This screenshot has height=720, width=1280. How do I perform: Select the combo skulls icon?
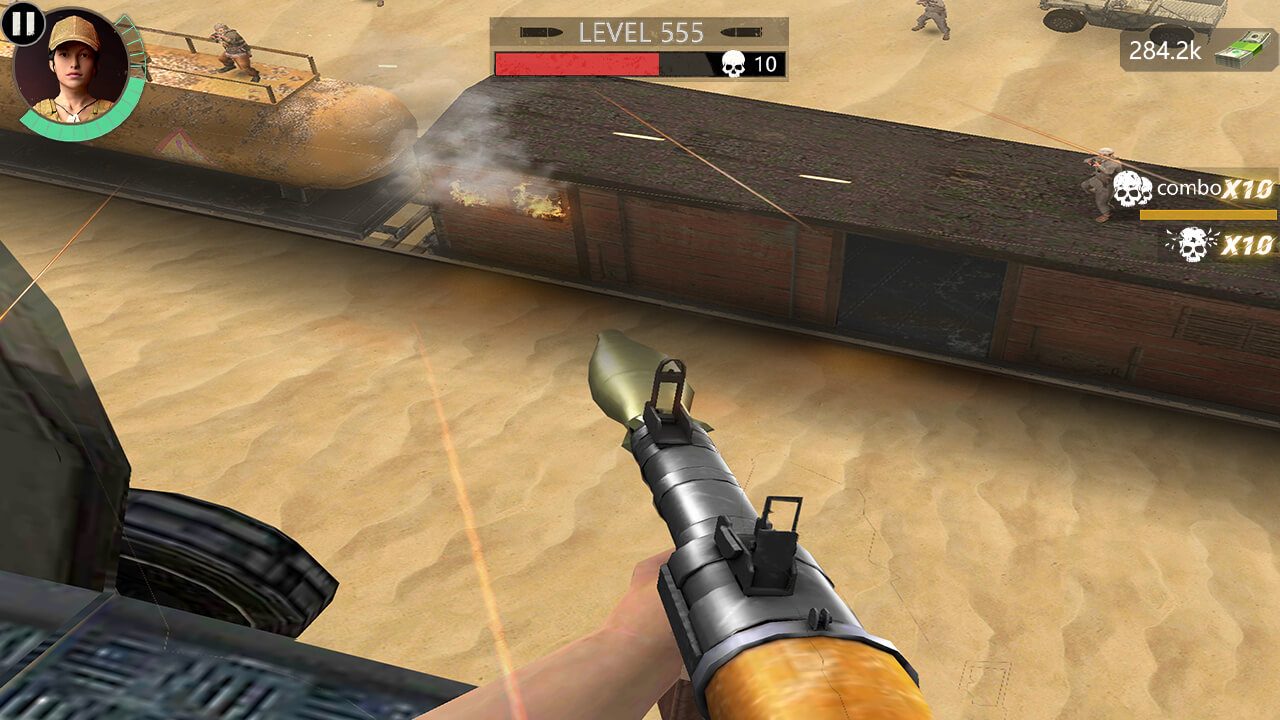click(1132, 186)
